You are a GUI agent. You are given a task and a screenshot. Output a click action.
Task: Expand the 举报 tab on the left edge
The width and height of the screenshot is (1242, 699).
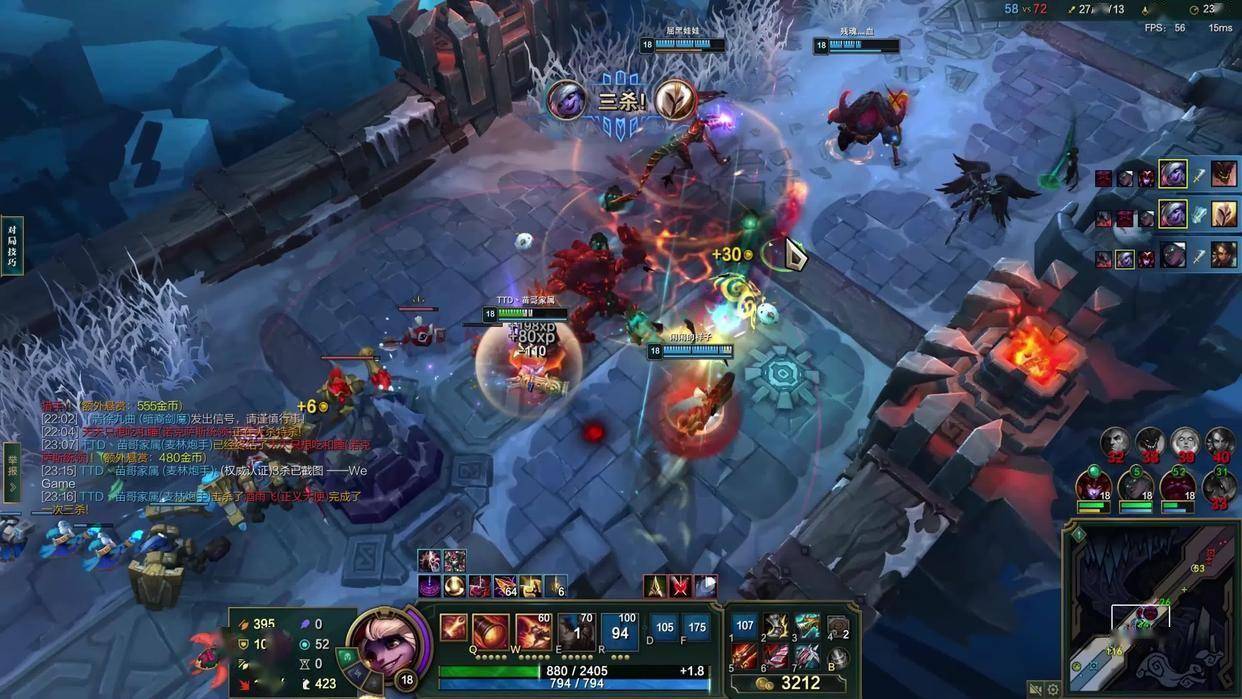(12, 472)
